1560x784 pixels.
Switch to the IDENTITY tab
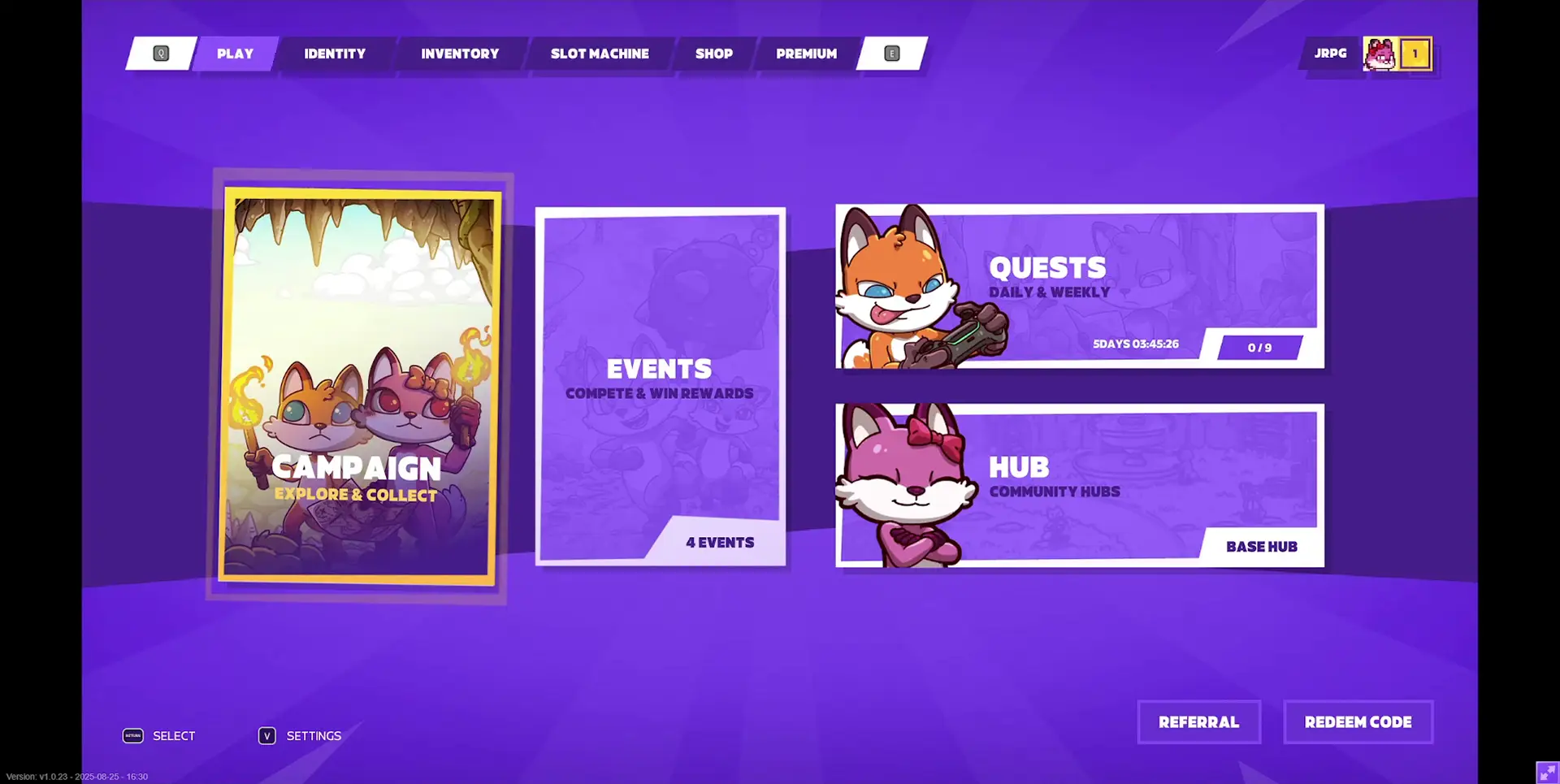click(335, 54)
